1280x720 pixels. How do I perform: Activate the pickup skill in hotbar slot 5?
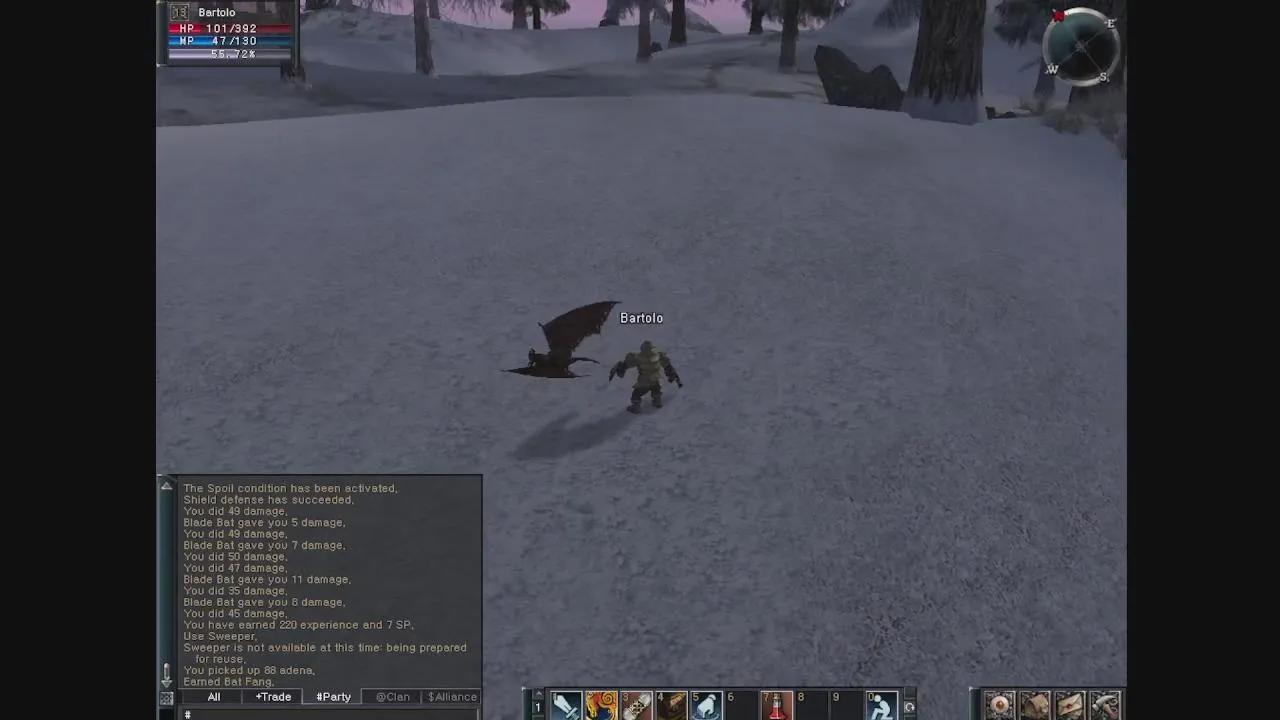(706, 705)
